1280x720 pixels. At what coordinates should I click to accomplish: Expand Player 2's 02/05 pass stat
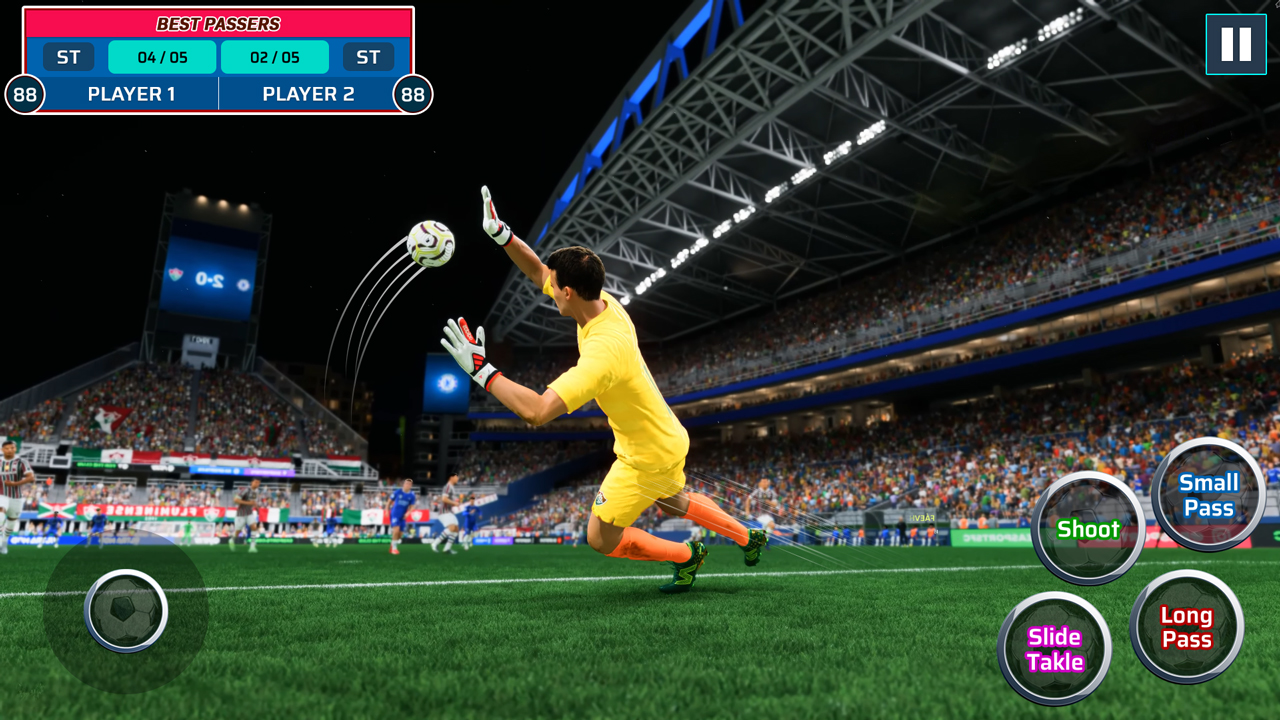(x=274, y=57)
